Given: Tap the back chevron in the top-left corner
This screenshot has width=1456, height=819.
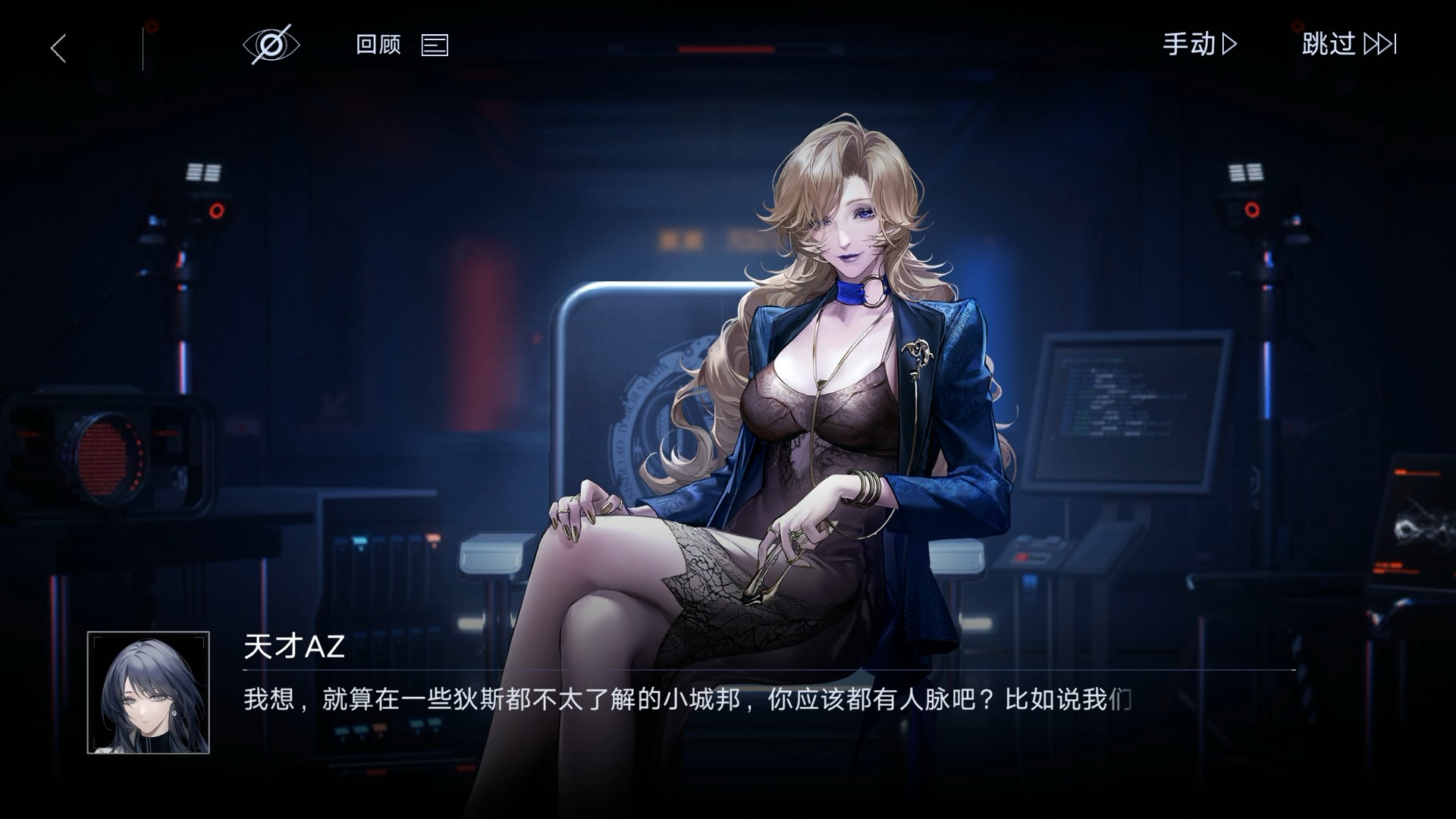Looking at the screenshot, I should pyautogui.click(x=58, y=45).
